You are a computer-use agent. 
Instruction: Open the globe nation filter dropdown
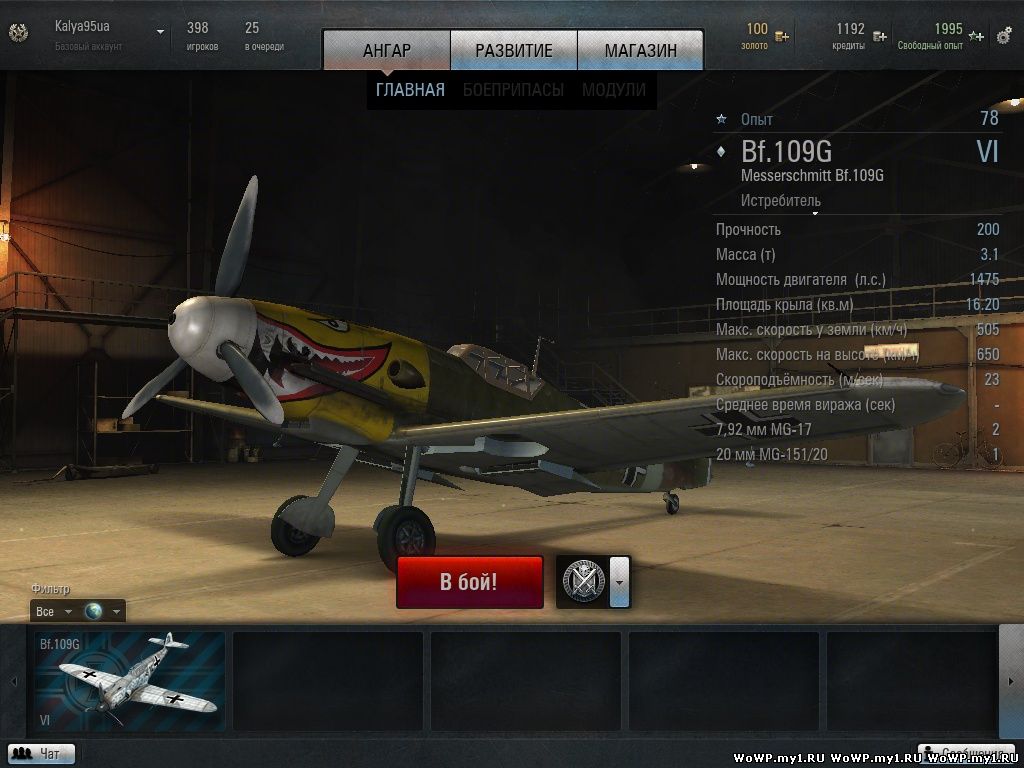coord(104,611)
